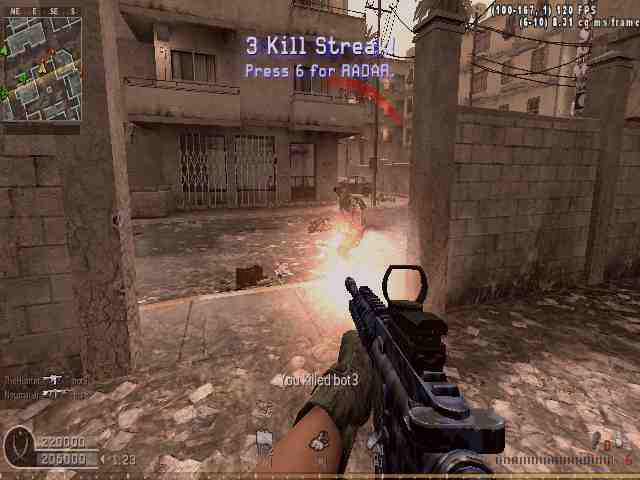Open the radar minimap

click(x=41, y=68)
